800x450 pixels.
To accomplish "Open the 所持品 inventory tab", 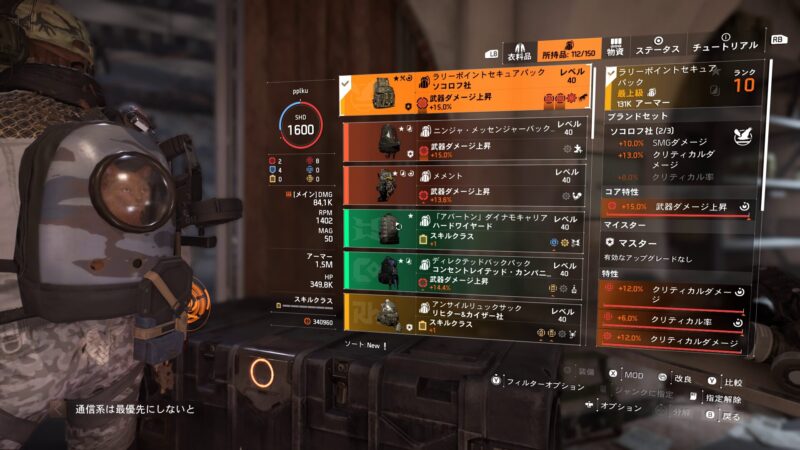I will pos(568,50).
